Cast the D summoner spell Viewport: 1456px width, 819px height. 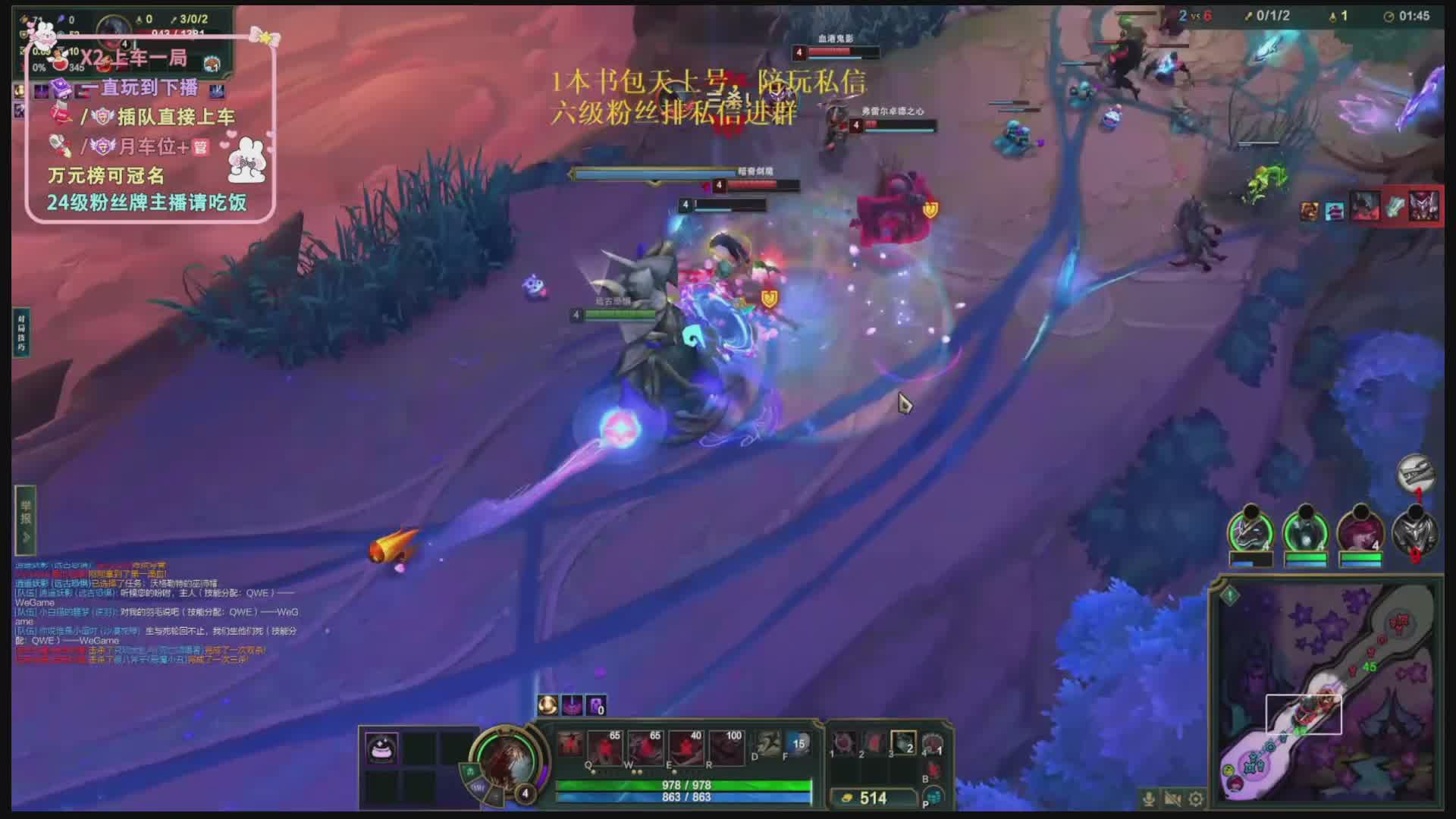[767, 743]
